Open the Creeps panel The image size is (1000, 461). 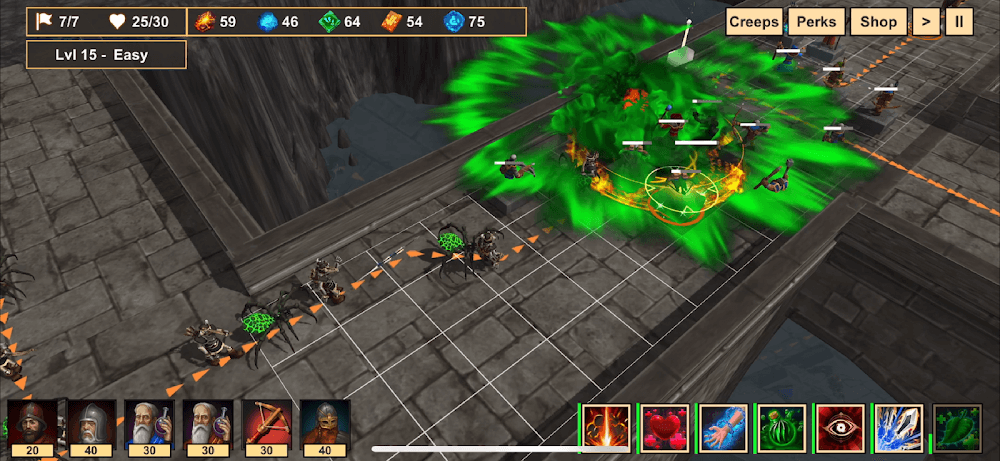tap(754, 22)
